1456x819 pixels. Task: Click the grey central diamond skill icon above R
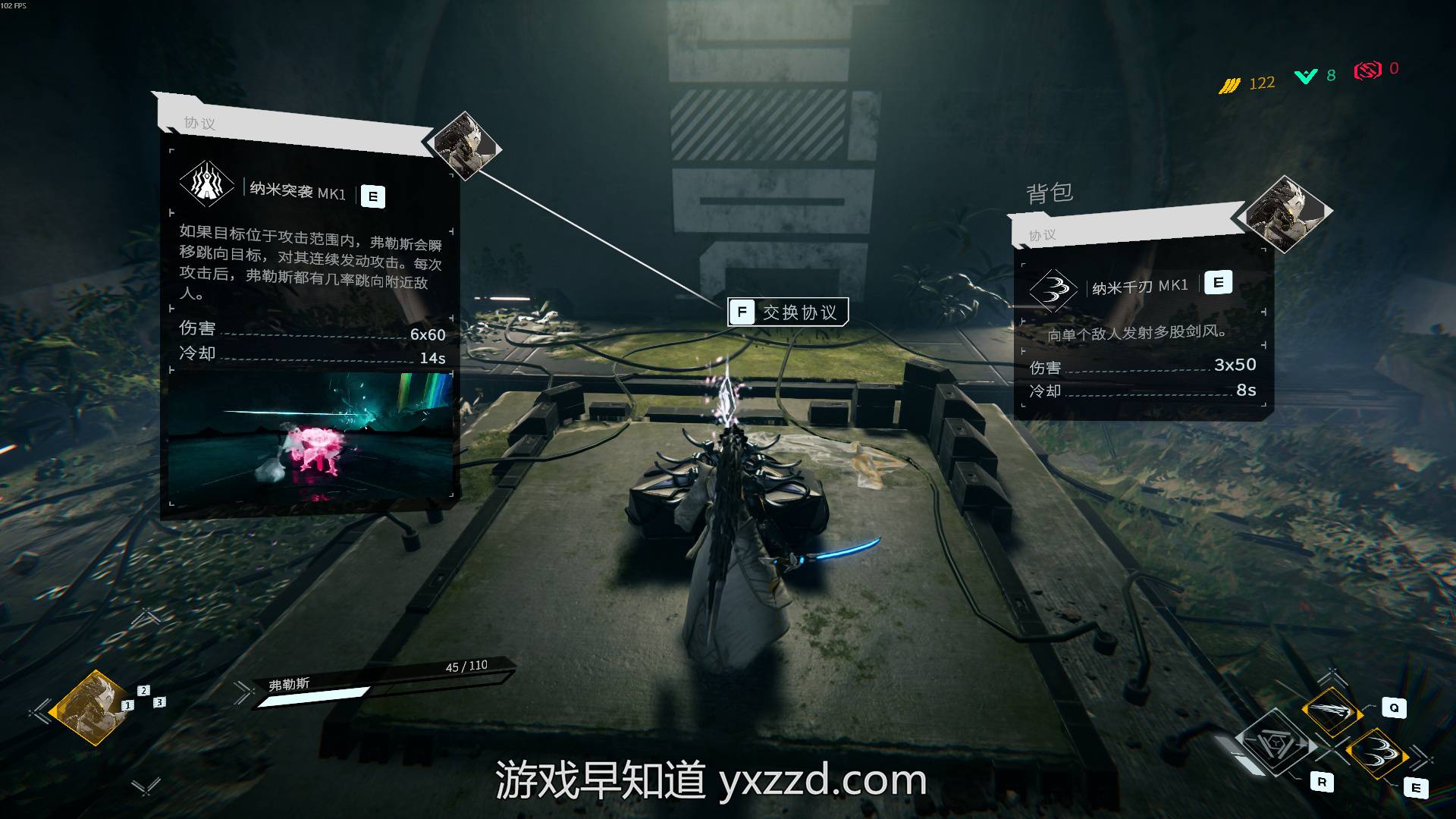[1276, 743]
